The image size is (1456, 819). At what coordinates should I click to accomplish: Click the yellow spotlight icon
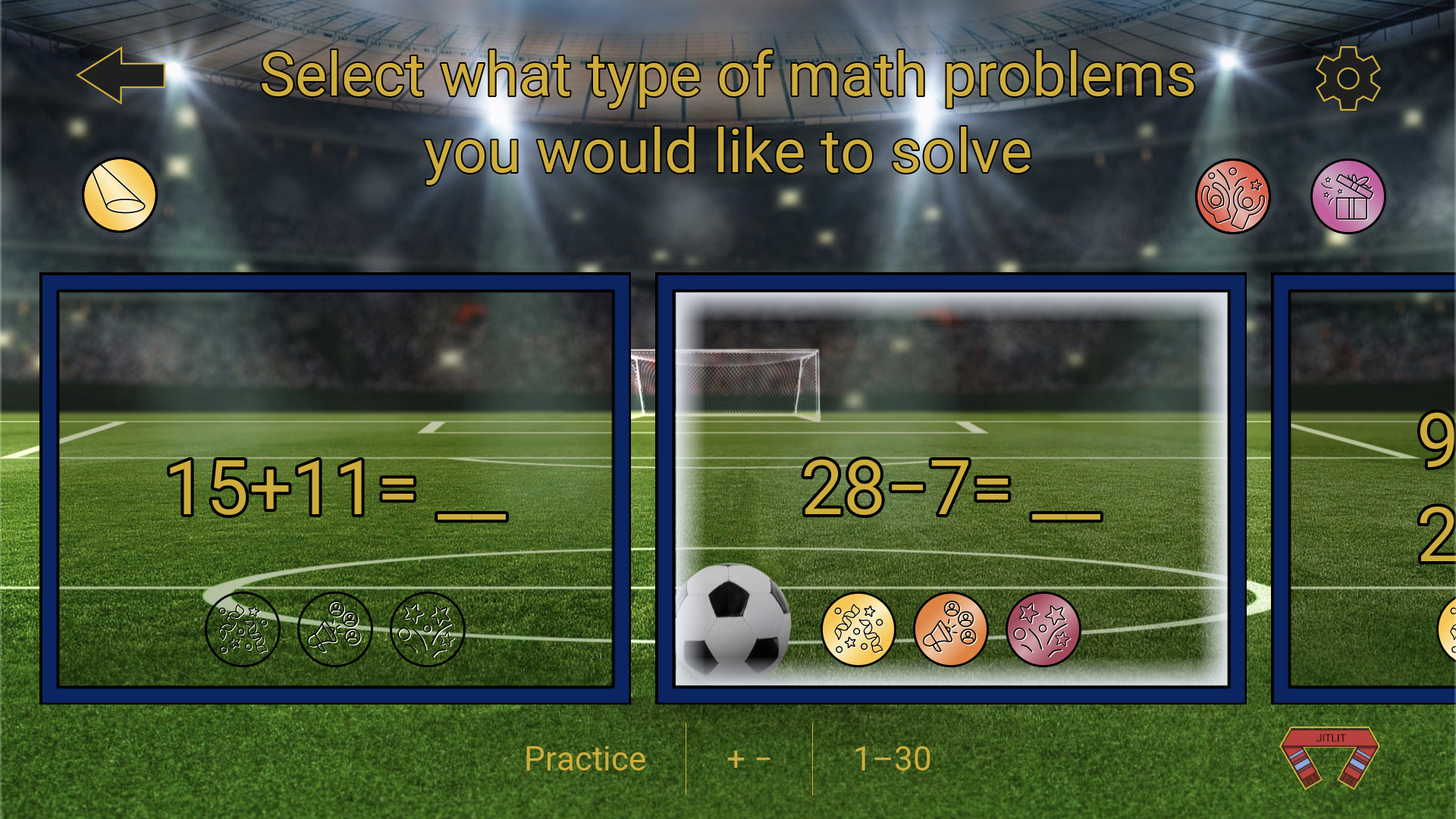118,195
